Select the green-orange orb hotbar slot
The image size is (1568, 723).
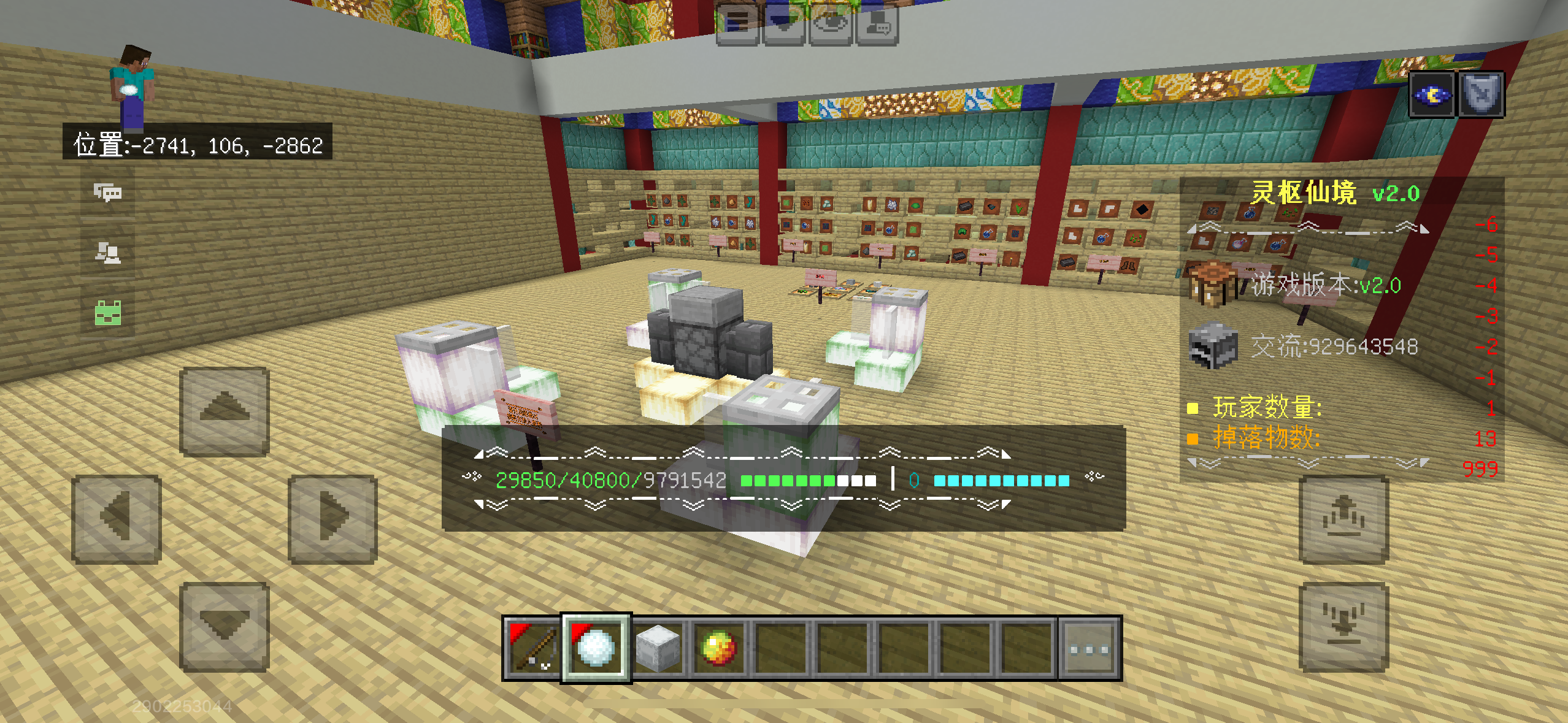tap(719, 648)
